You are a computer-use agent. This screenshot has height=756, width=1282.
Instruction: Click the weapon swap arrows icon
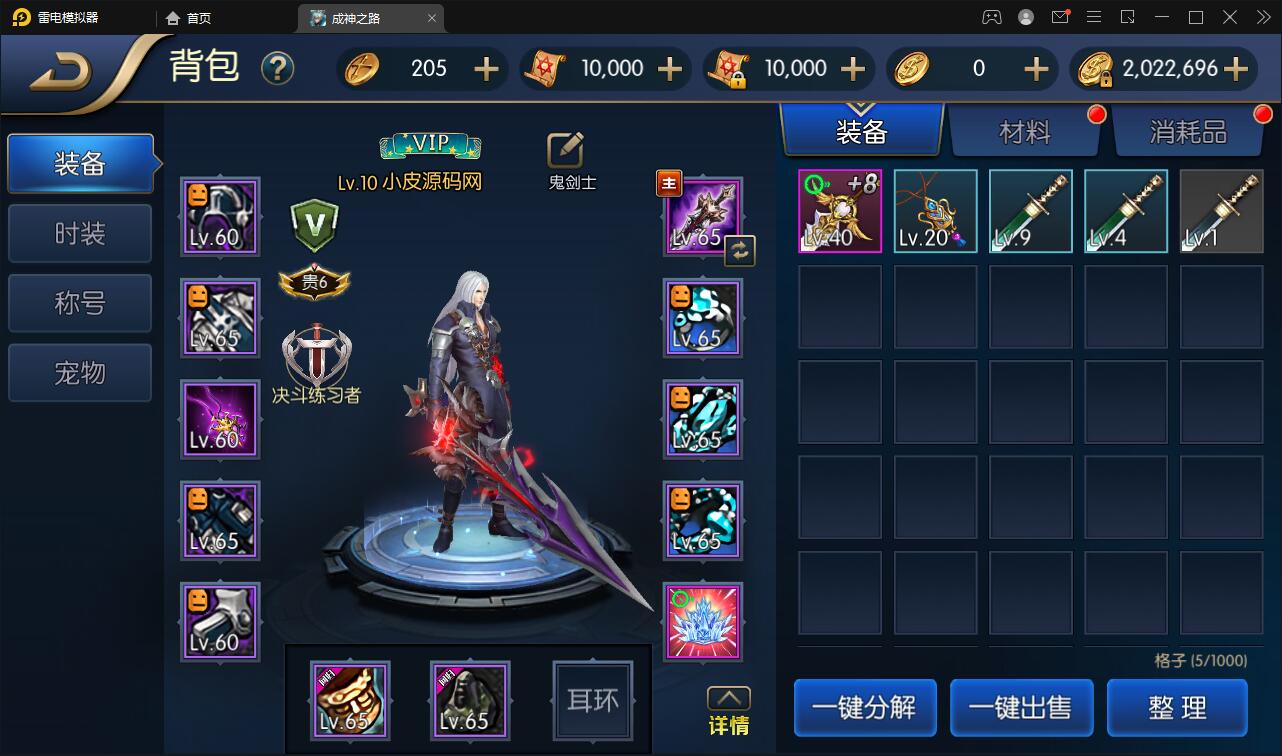(740, 251)
